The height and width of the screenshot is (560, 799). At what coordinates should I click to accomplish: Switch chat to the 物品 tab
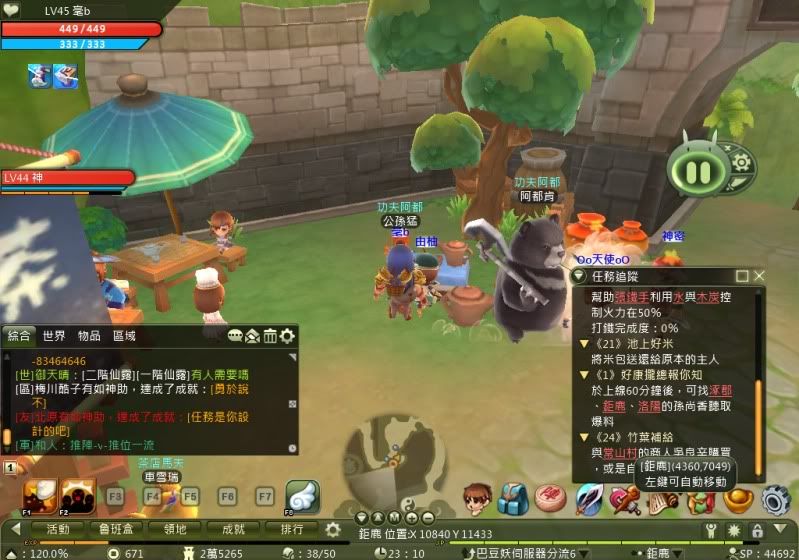[89, 336]
